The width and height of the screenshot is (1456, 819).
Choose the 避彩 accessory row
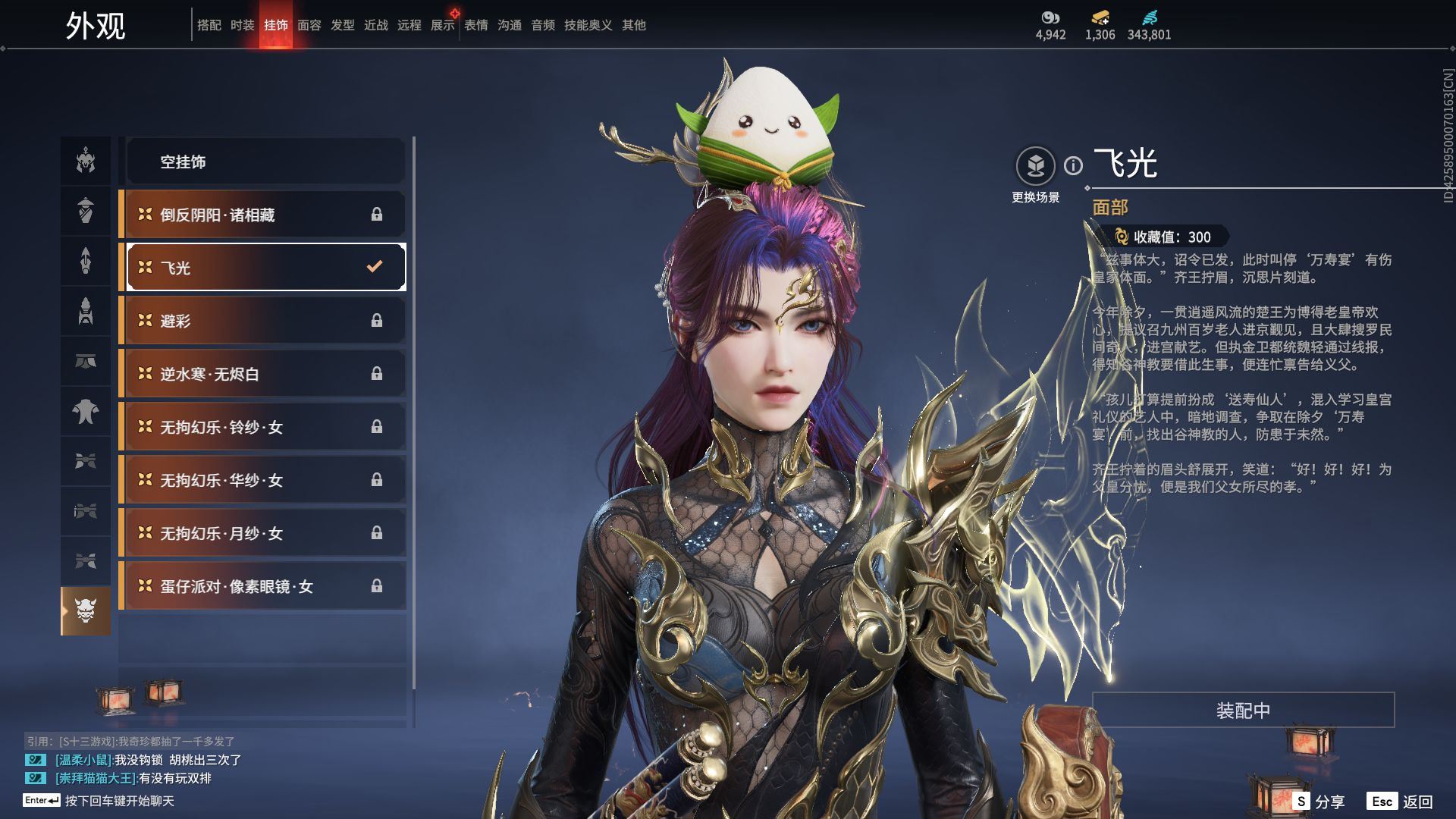265,321
